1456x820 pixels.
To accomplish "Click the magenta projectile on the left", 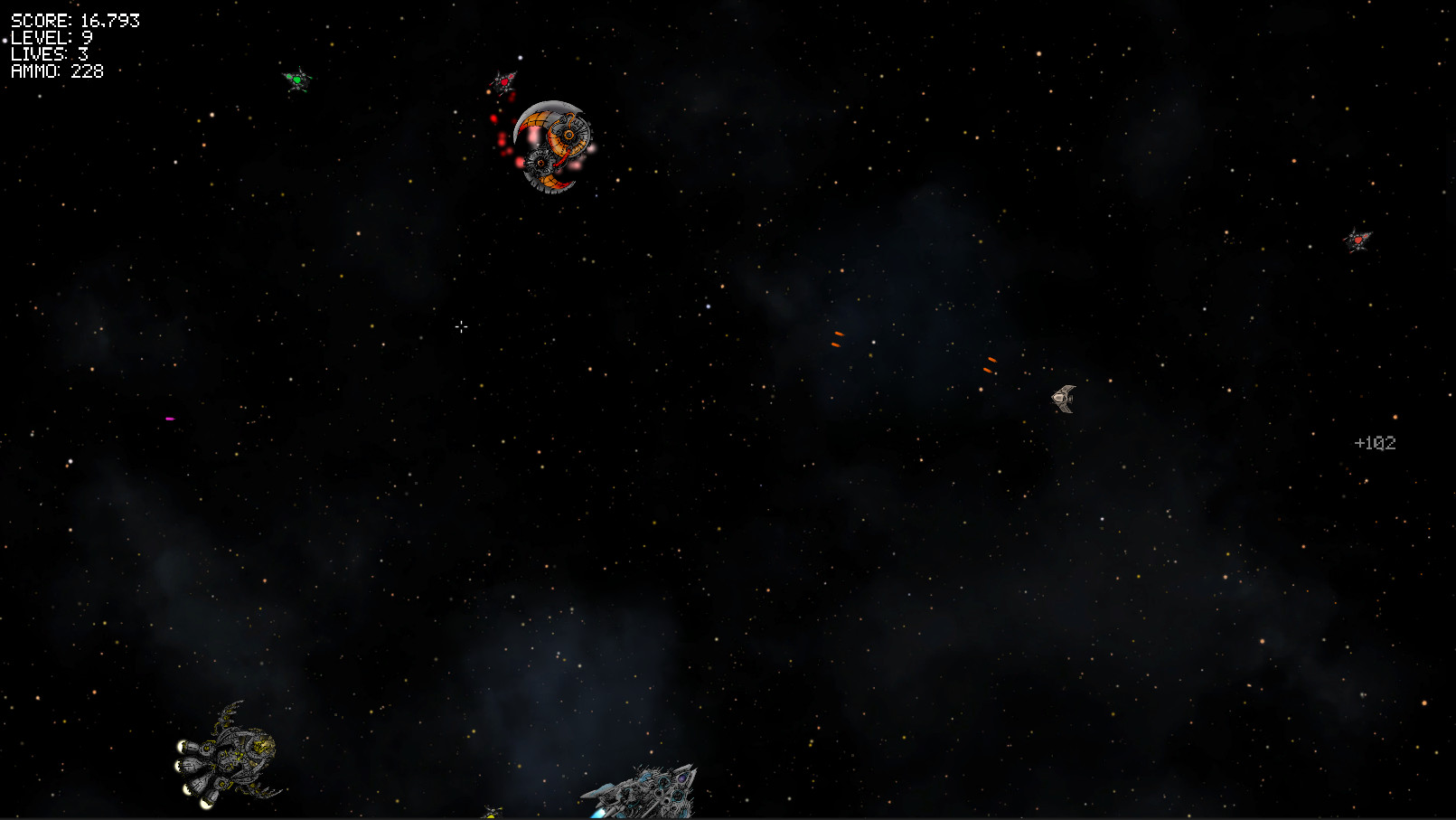I will [x=168, y=418].
